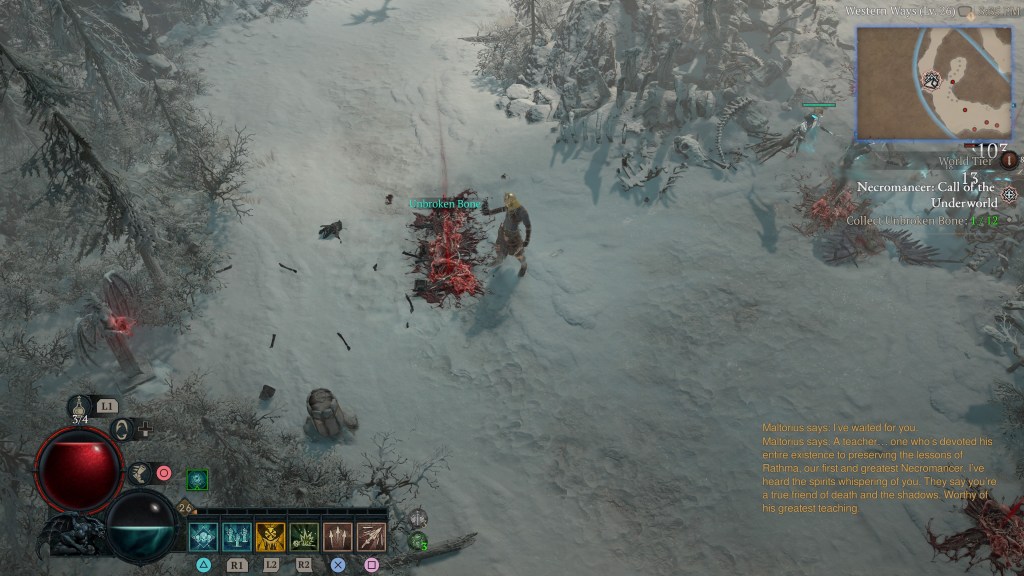Activate the evade boot icon
Image resolution: width=1024 pixels, height=576 pixels.
139,473
